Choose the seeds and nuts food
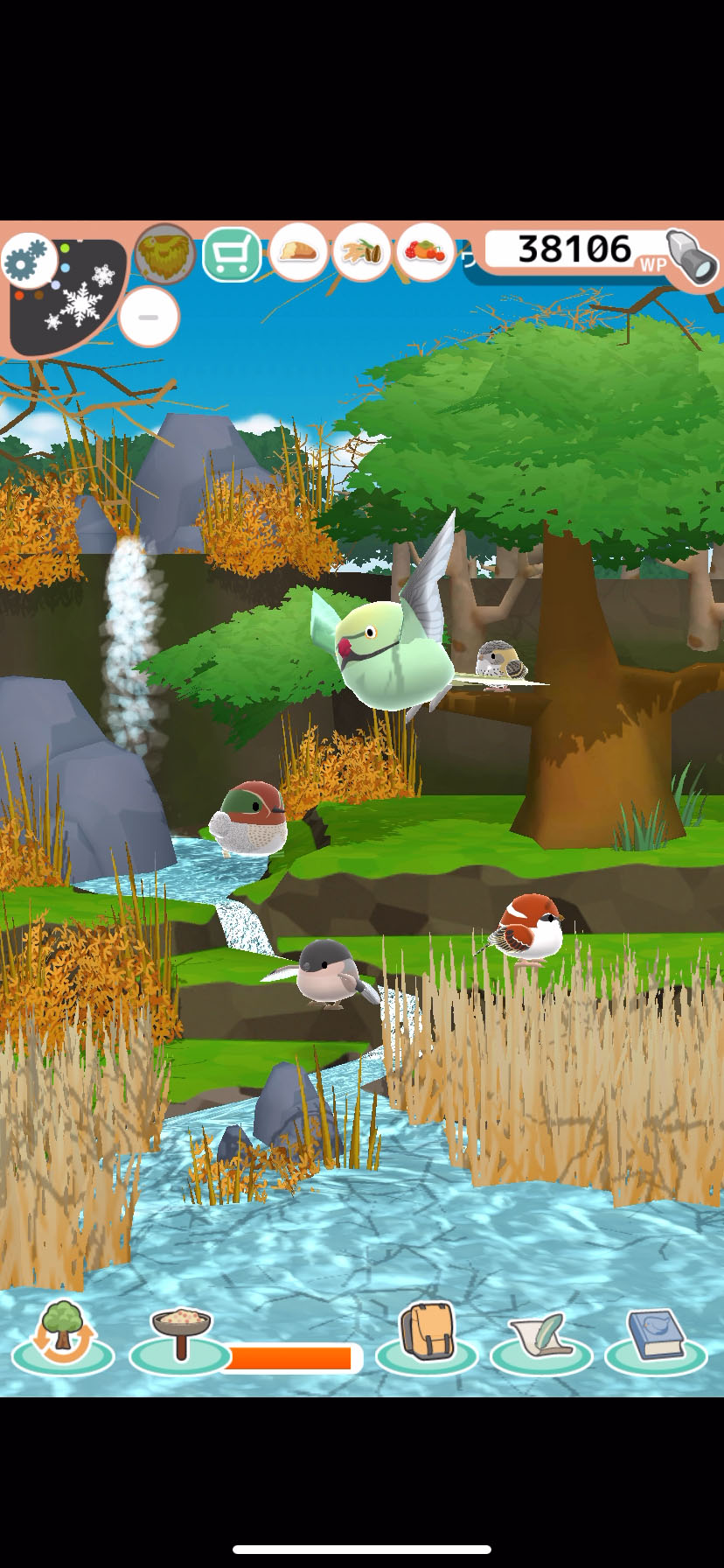The height and width of the screenshot is (1568, 724). (361, 253)
